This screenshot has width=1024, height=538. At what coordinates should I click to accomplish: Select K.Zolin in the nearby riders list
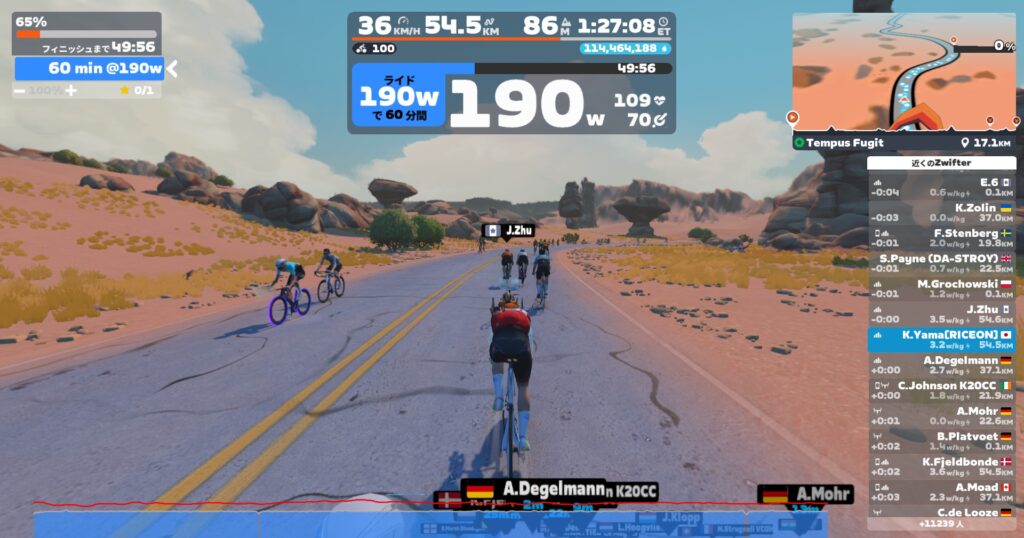[x=941, y=213]
